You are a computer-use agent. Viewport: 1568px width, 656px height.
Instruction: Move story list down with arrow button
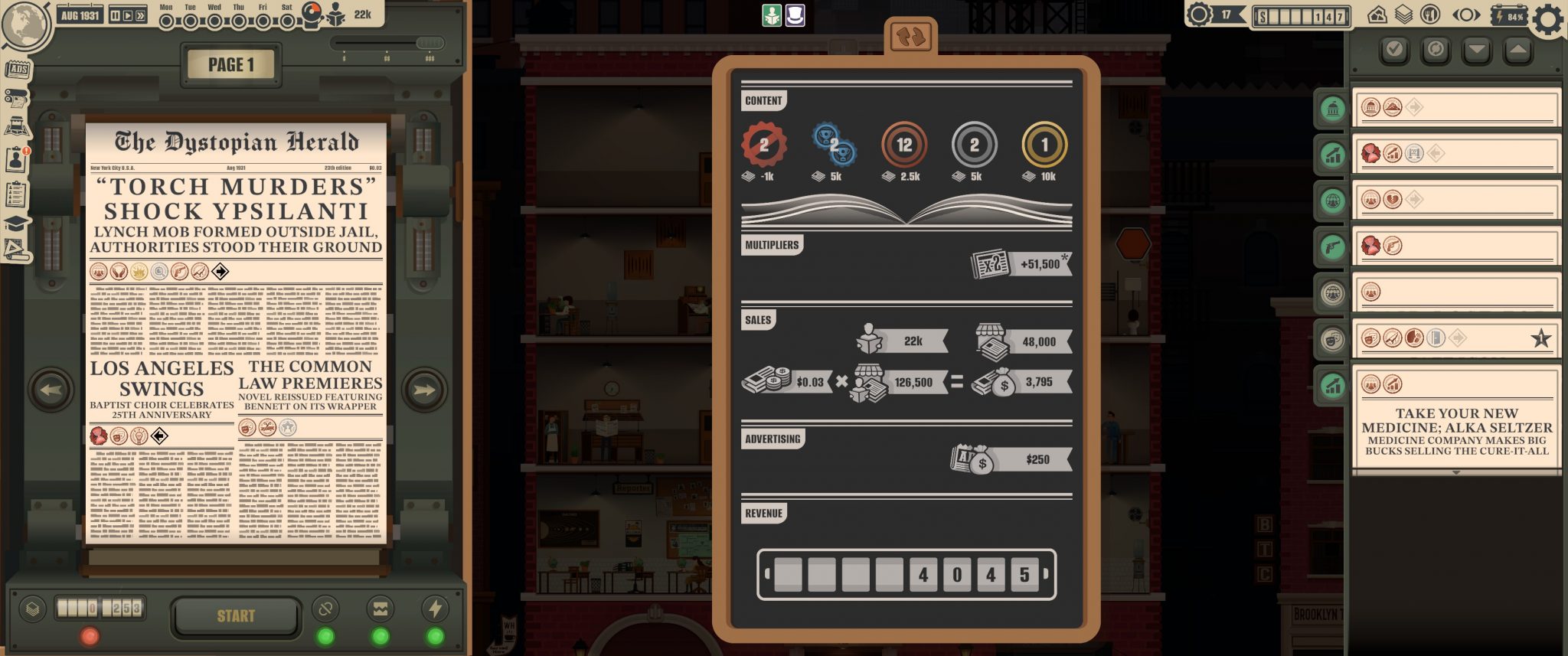tap(1476, 51)
